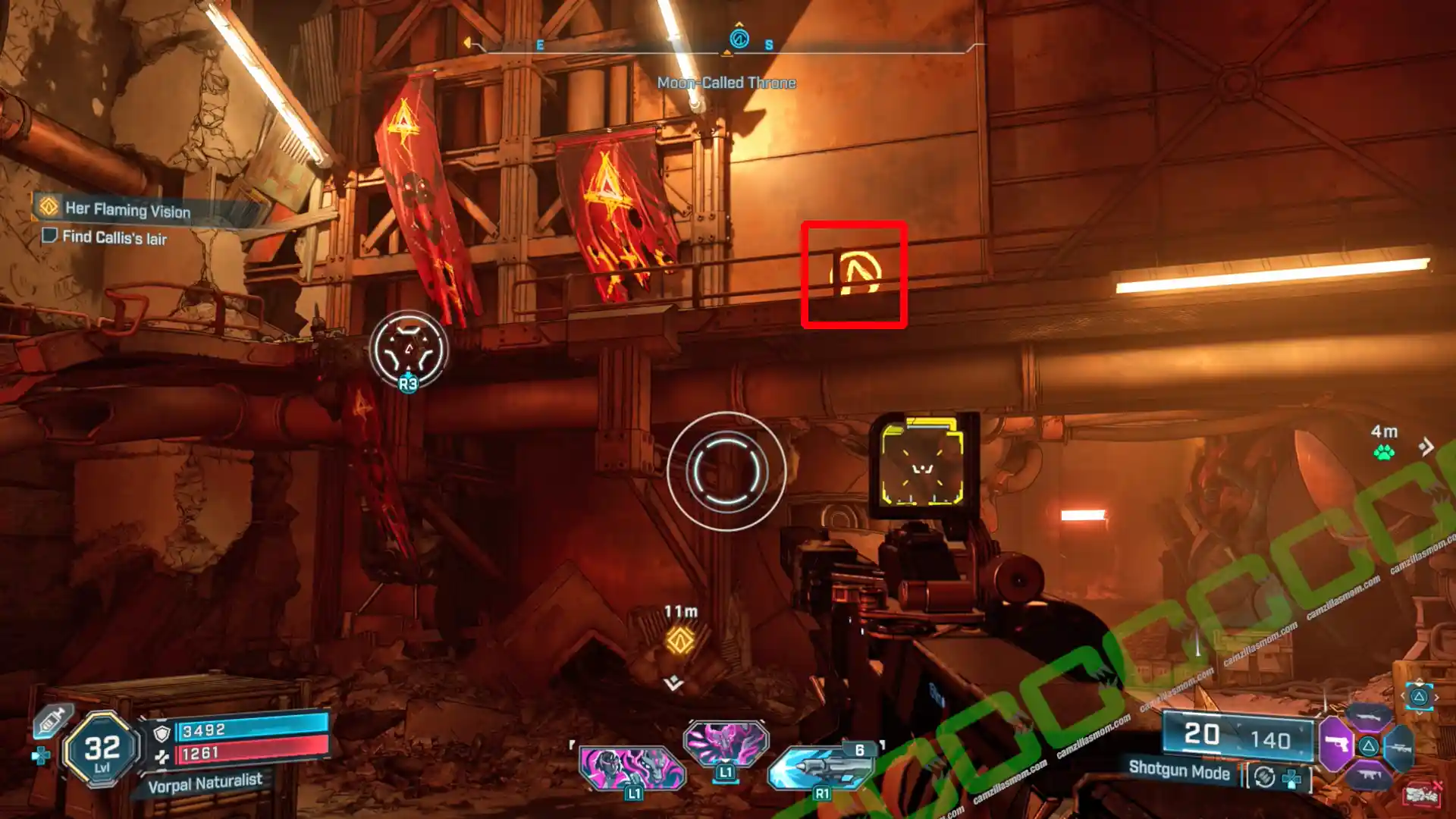This screenshot has height=819, width=1456.
Task: Activate the character-and-beast action skill icon
Action: point(632,767)
